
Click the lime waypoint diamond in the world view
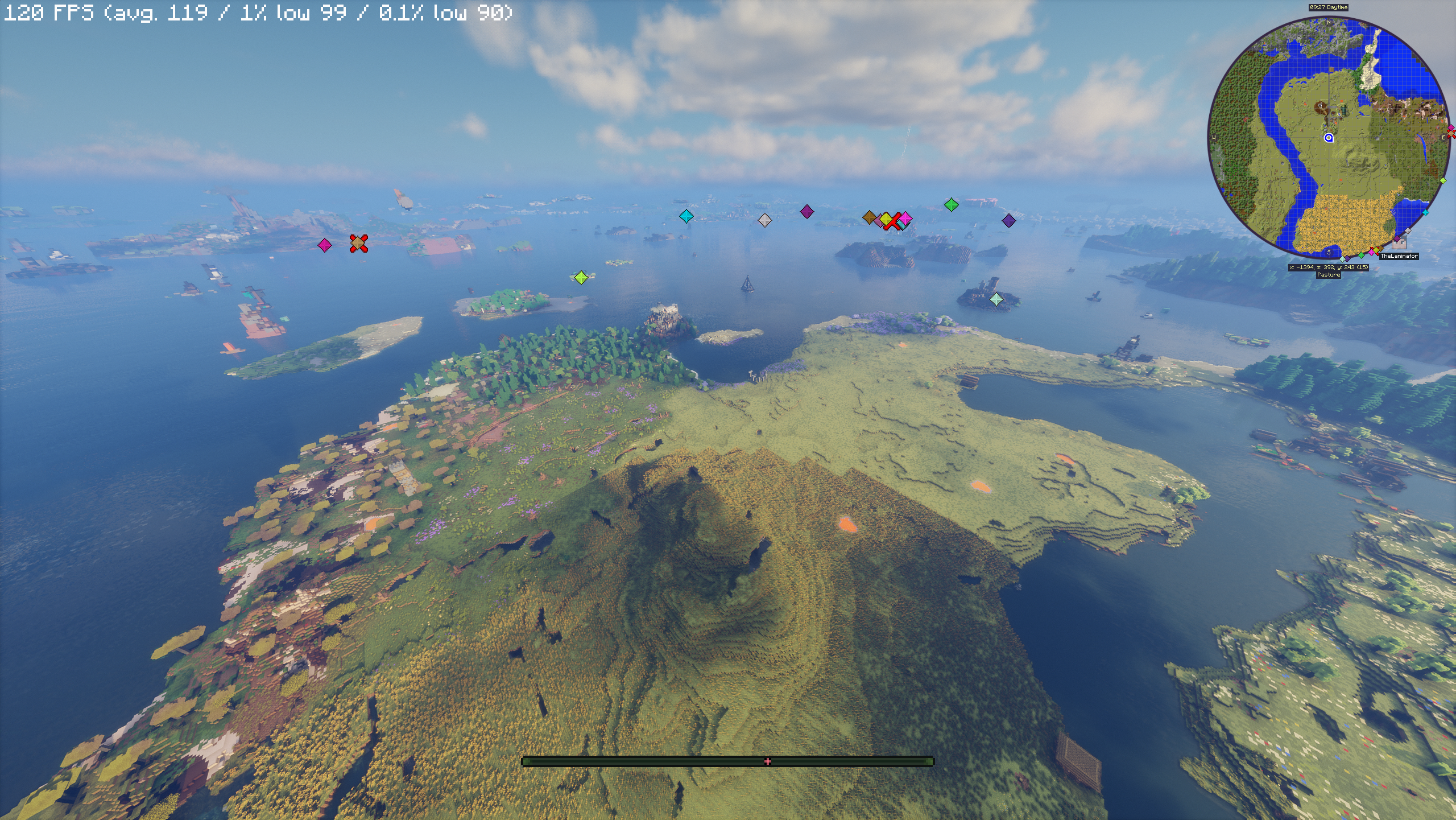tap(581, 278)
